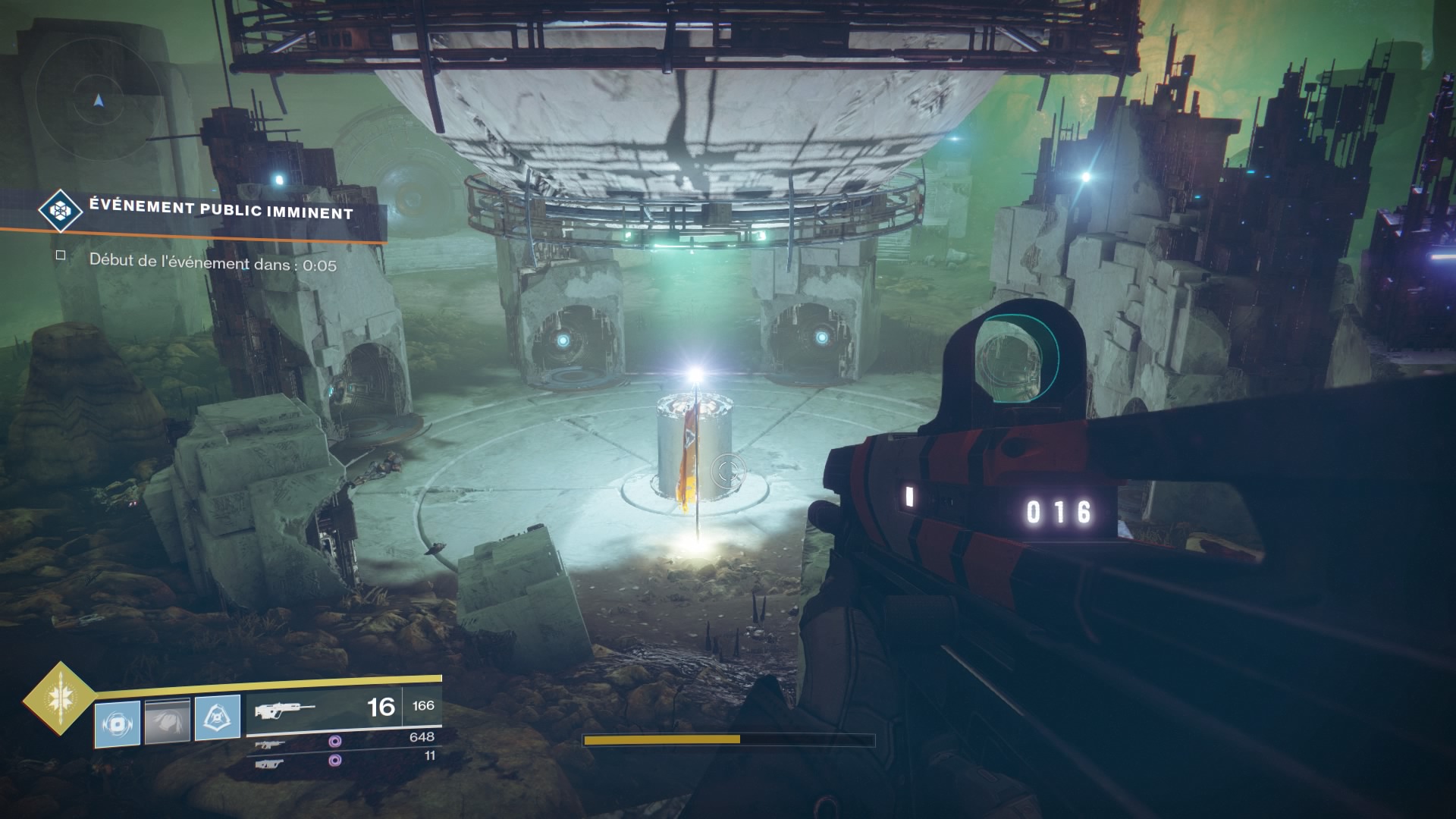Trigger the hooded class ability icon
1456x819 pixels.
[x=218, y=717]
